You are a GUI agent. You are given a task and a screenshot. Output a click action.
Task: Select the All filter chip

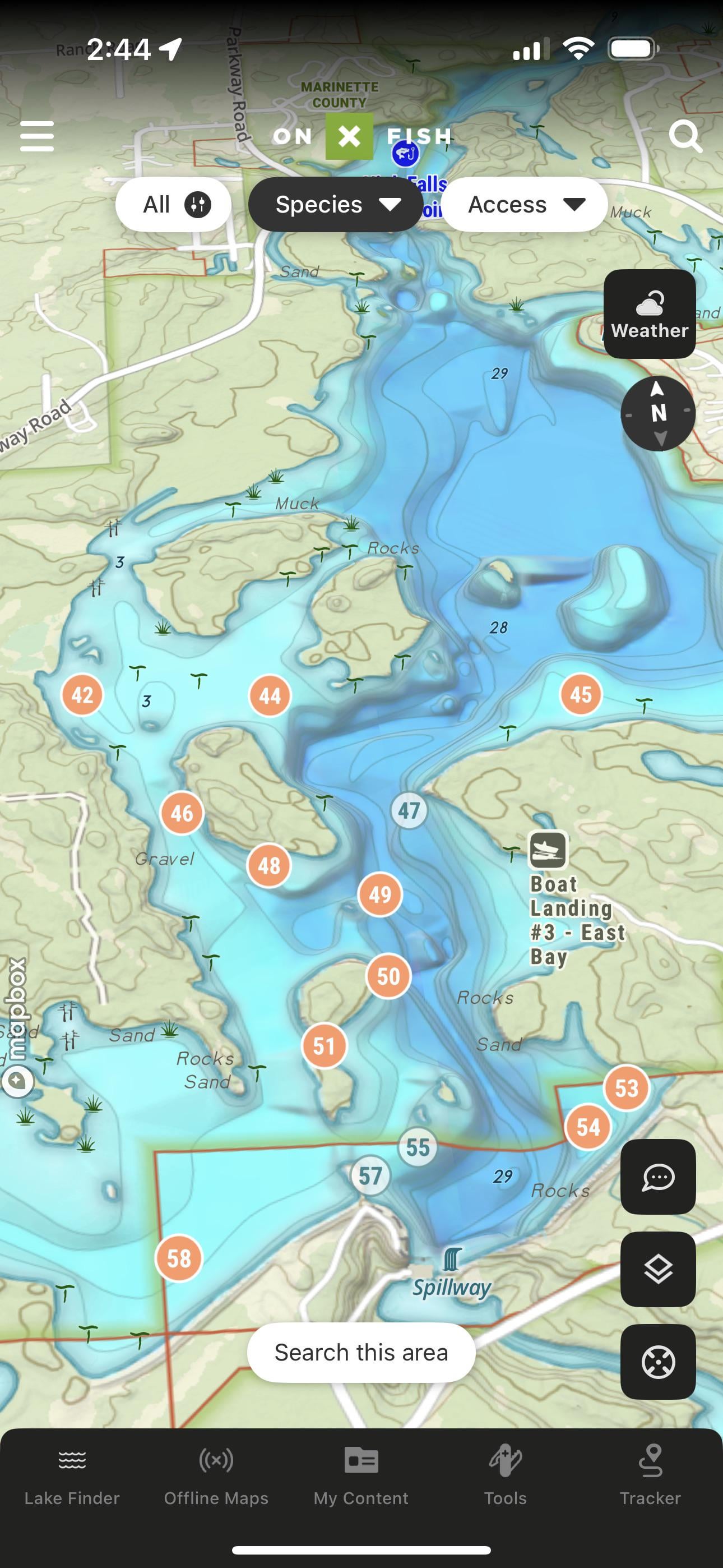tap(173, 205)
